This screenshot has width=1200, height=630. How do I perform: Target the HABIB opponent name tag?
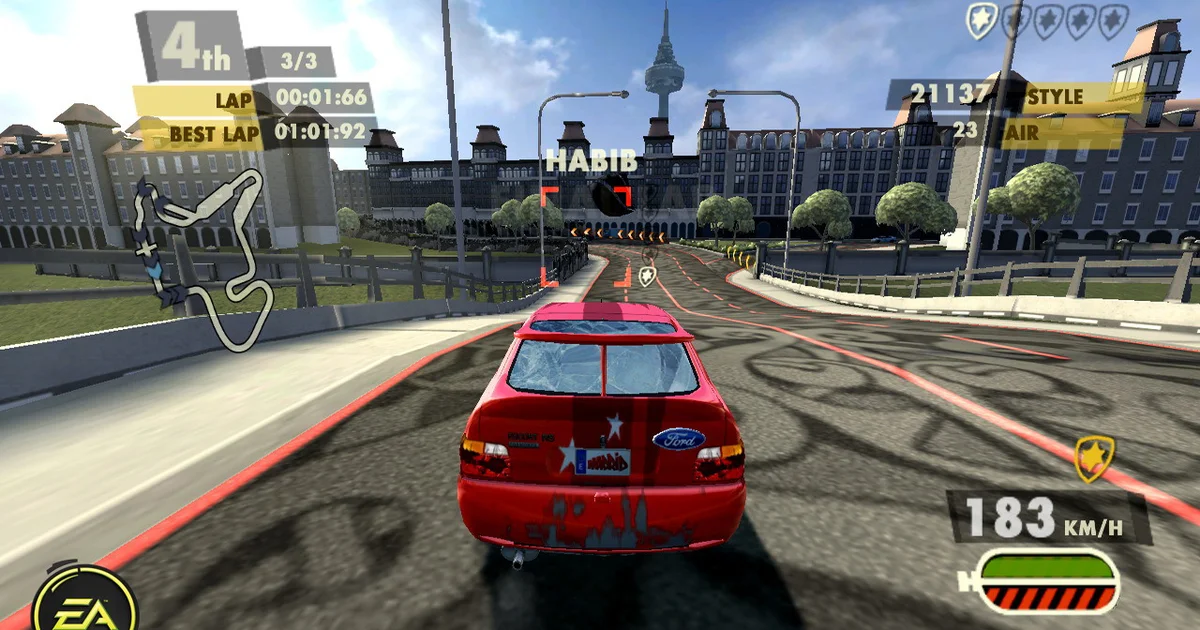pyautogui.click(x=576, y=162)
